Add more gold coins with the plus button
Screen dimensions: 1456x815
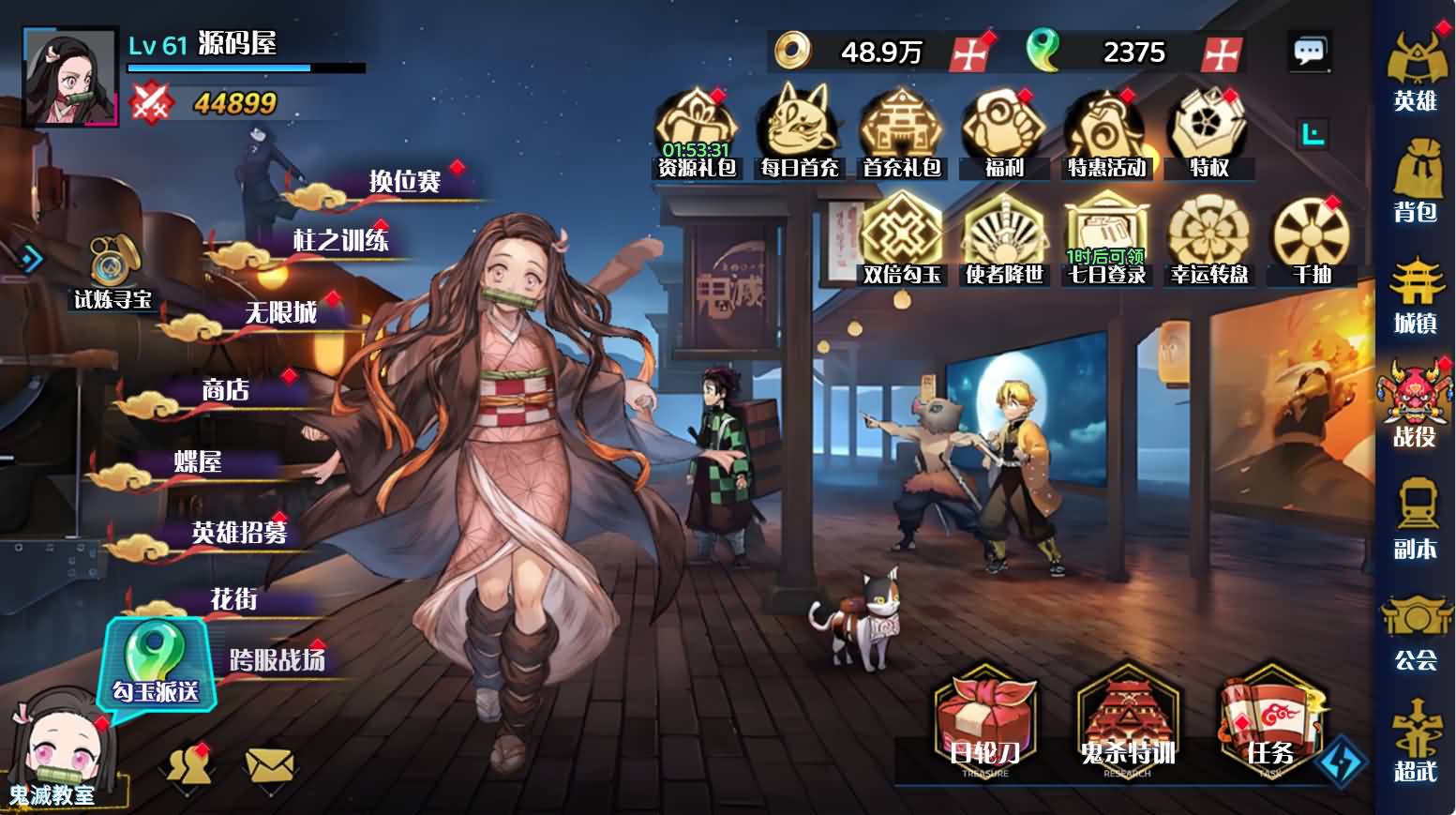coord(968,53)
